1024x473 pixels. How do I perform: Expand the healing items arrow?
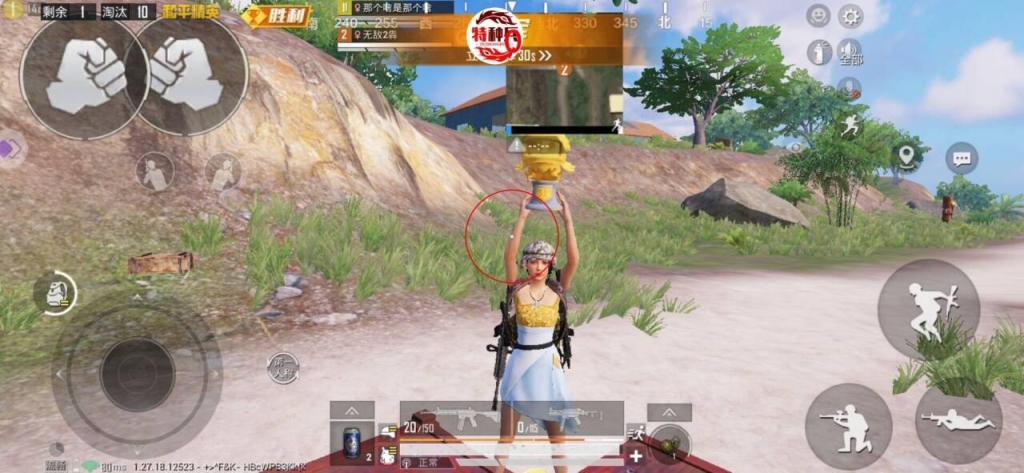[x=352, y=411]
